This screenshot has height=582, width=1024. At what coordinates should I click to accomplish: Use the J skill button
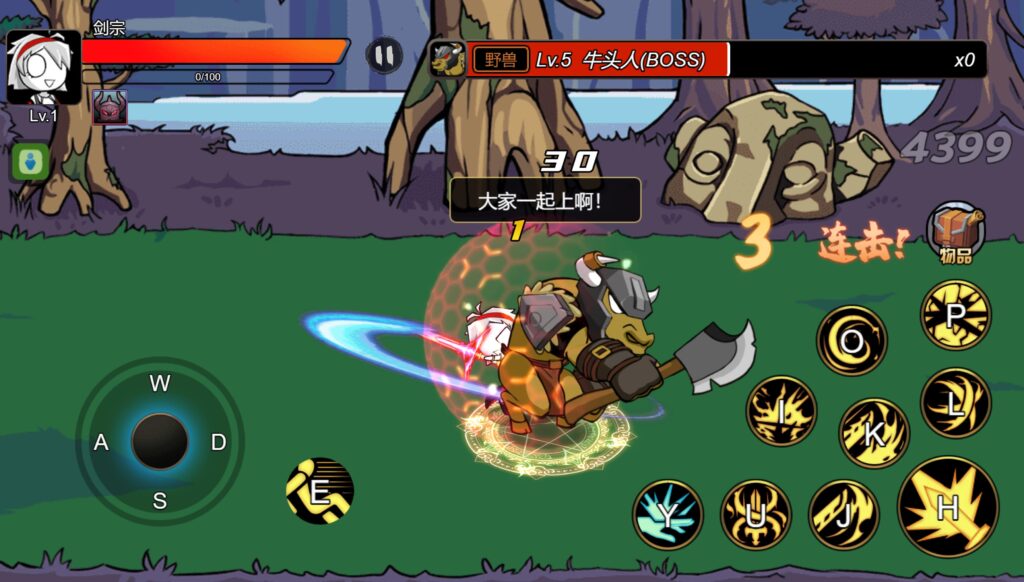843,514
